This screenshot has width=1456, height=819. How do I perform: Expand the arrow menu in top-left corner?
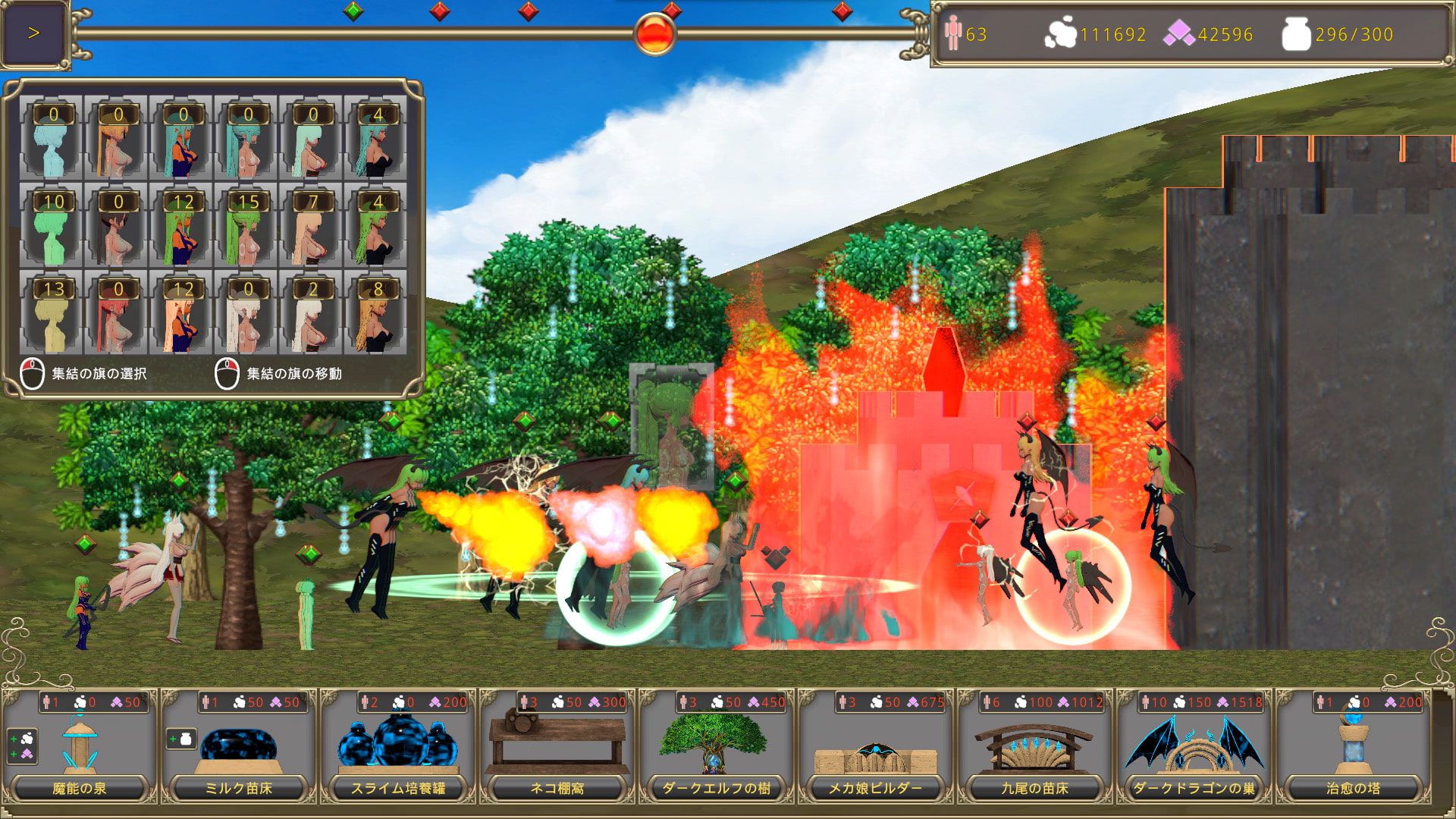[x=33, y=33]
